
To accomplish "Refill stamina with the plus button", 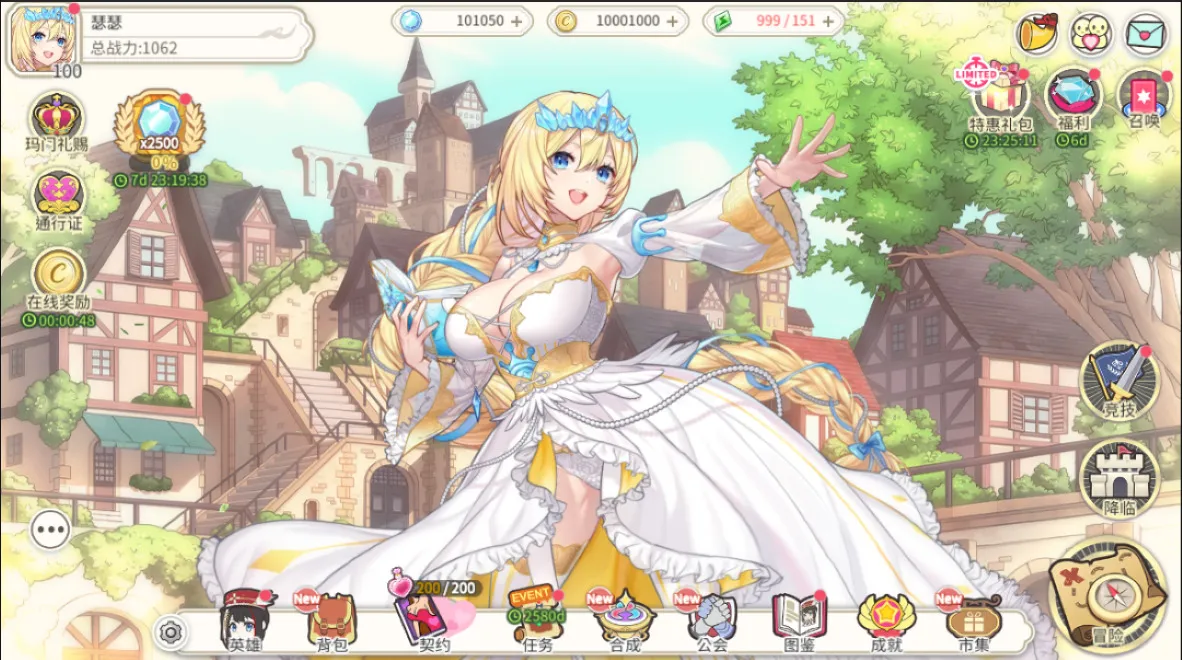I will coord(828,21).
